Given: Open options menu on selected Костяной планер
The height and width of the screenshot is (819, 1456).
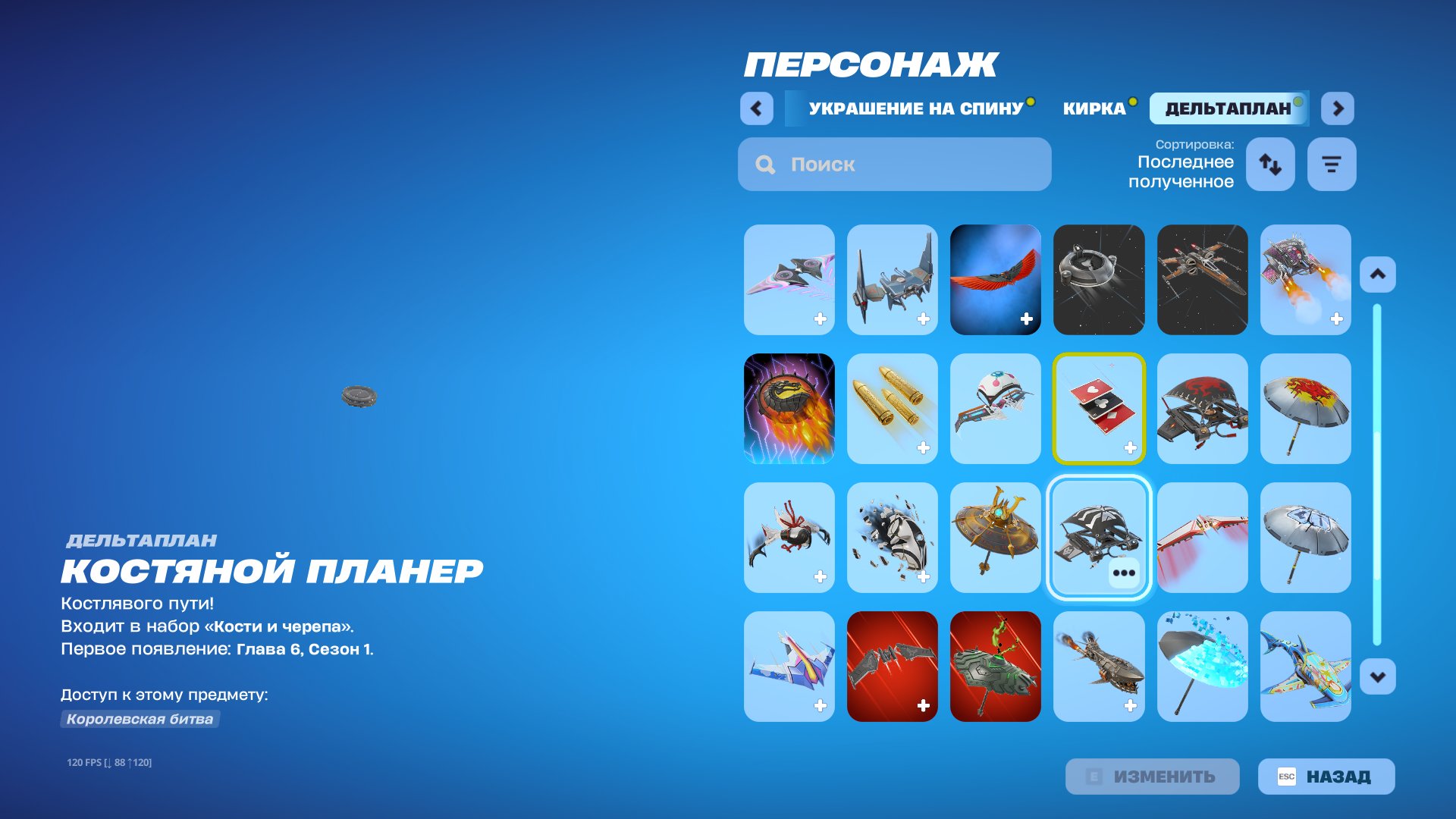Looking at the screenshot, I should click(x=1123, y=573).
